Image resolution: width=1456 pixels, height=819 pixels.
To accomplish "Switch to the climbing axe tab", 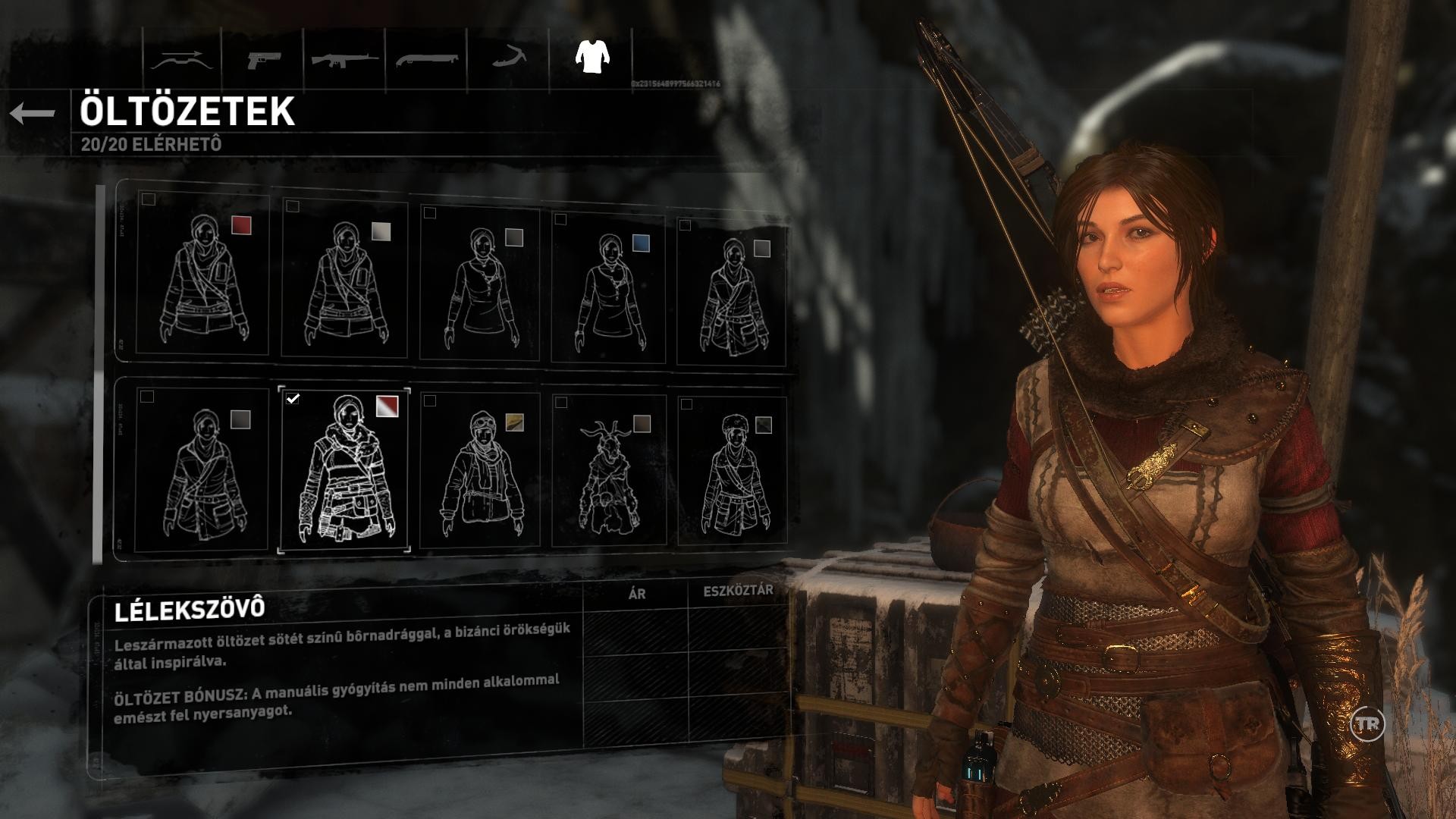I will coord(508,59).
